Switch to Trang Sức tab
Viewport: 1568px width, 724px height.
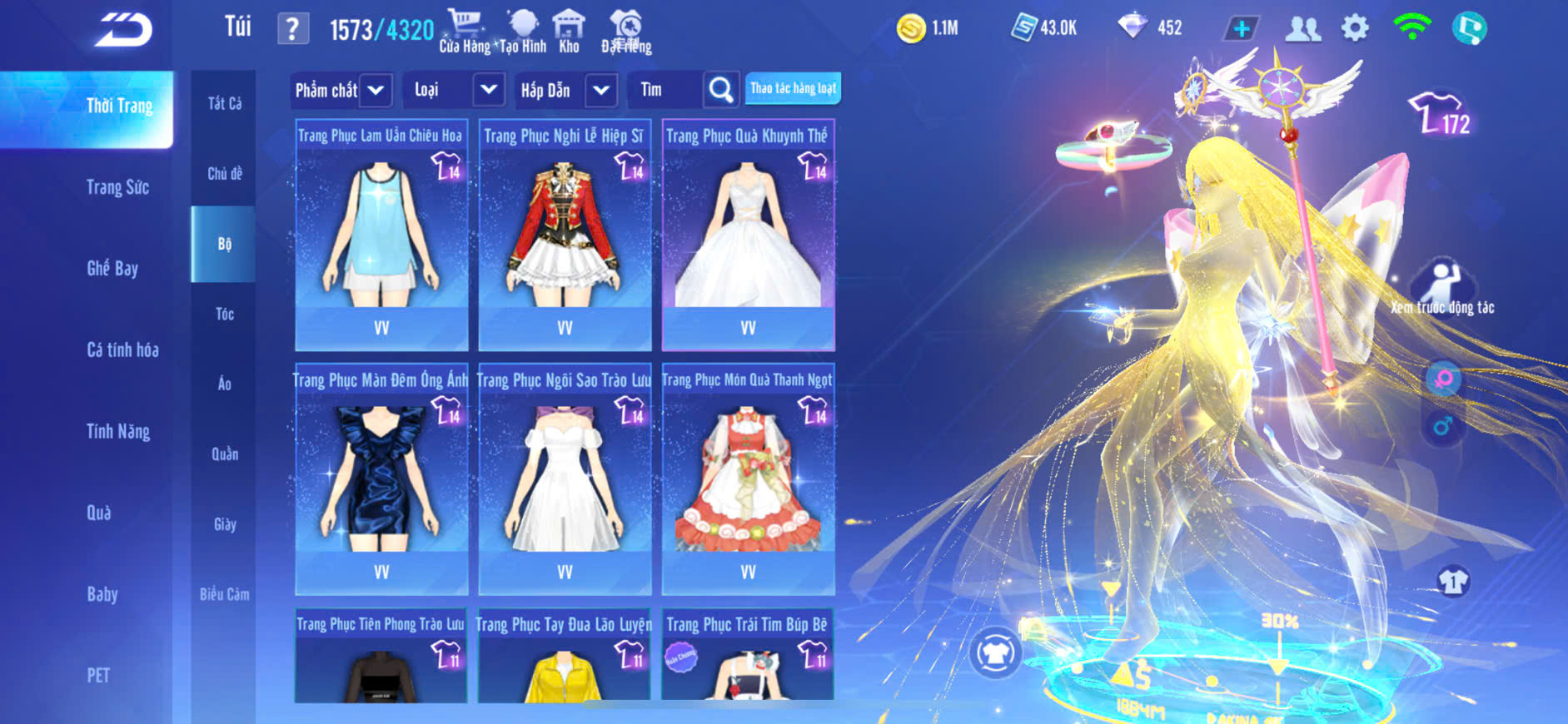pos(118,187)
